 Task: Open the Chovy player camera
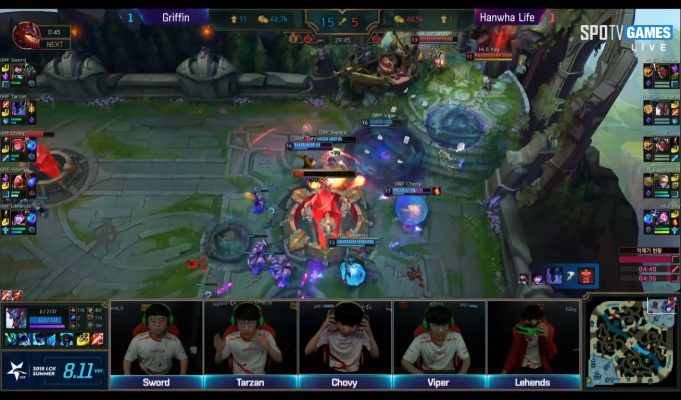pyautogui.click(x=345, y=339)
